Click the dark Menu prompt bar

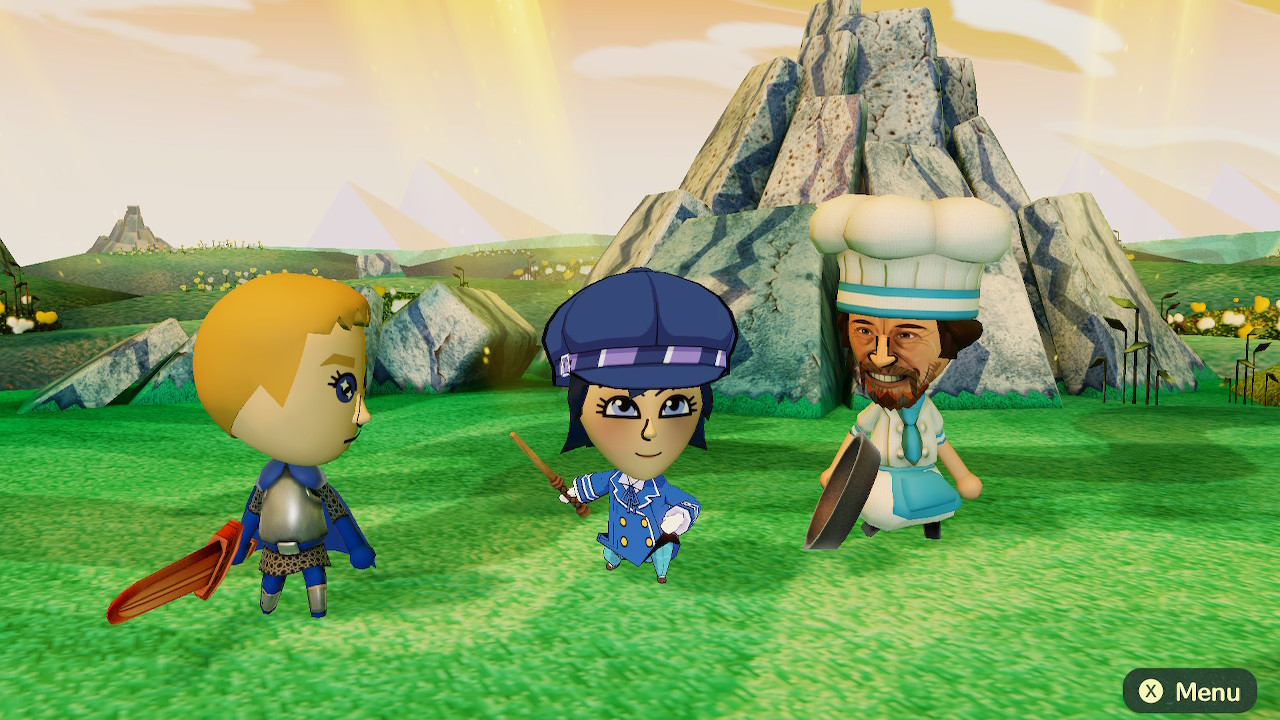pyautogui.click(x=1190, y=689)
